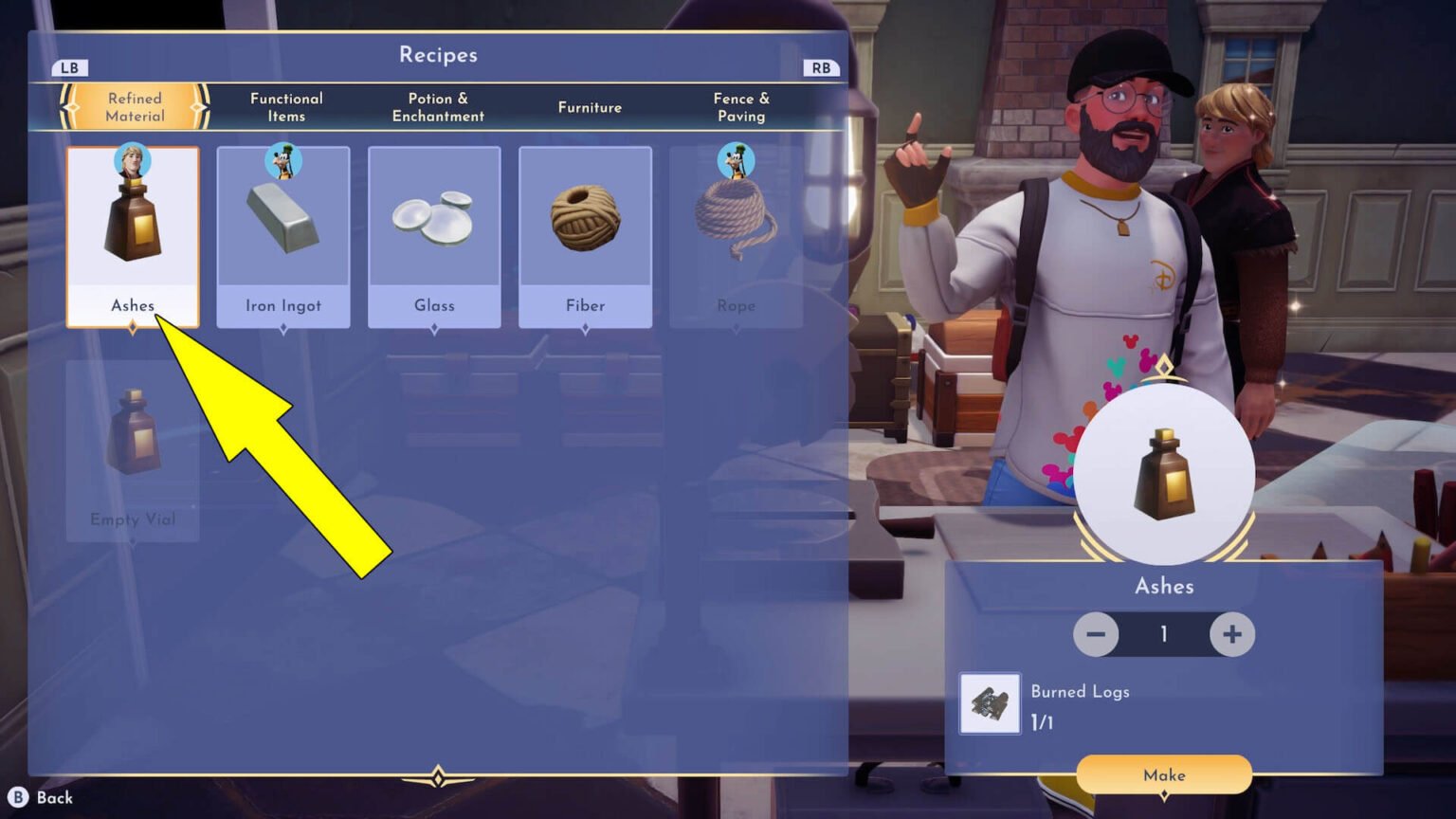
Task: Select the Potion & Enchantment tab
Action: point(438,107)
